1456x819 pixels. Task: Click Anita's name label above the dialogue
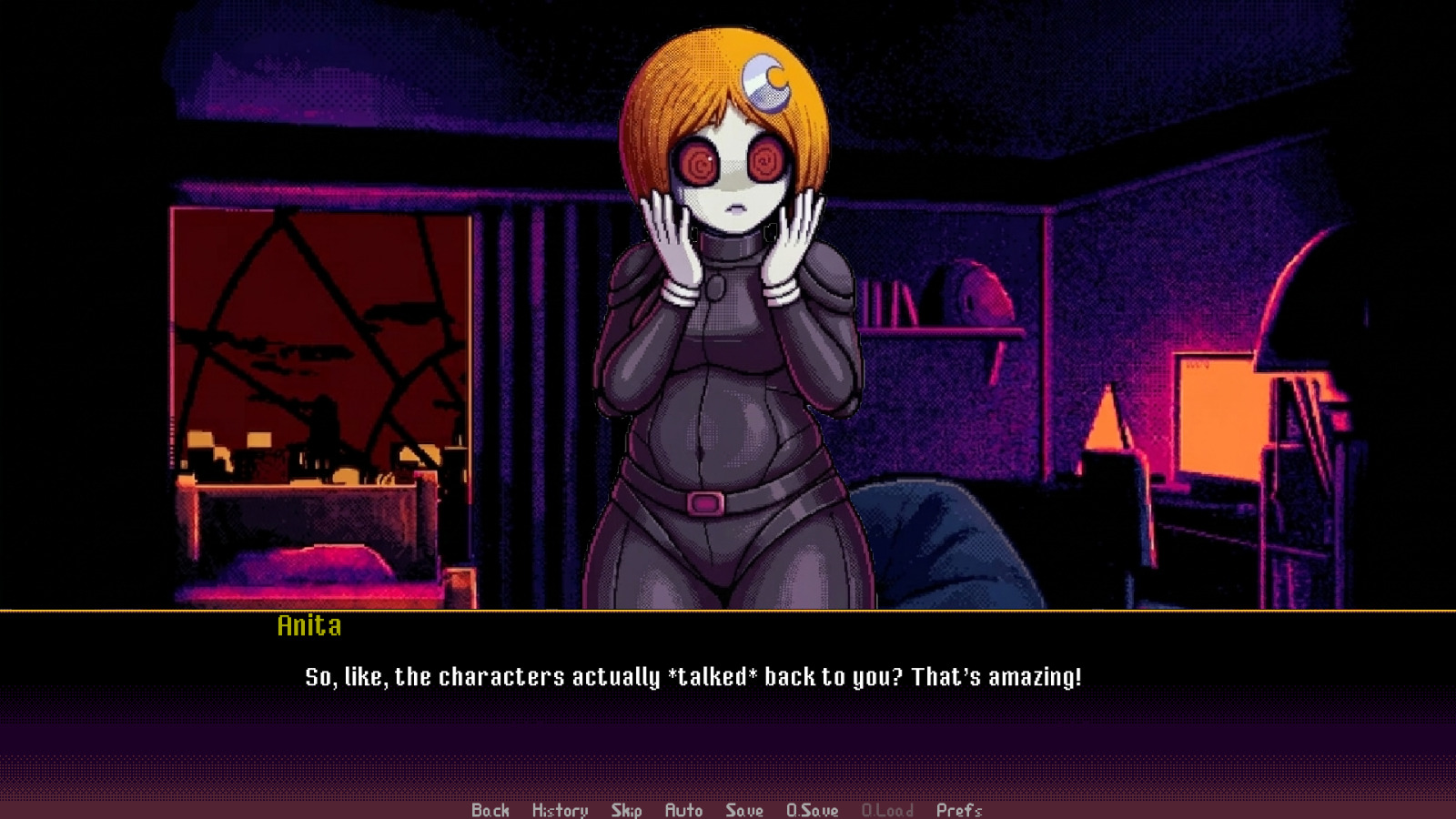[309, 626]
